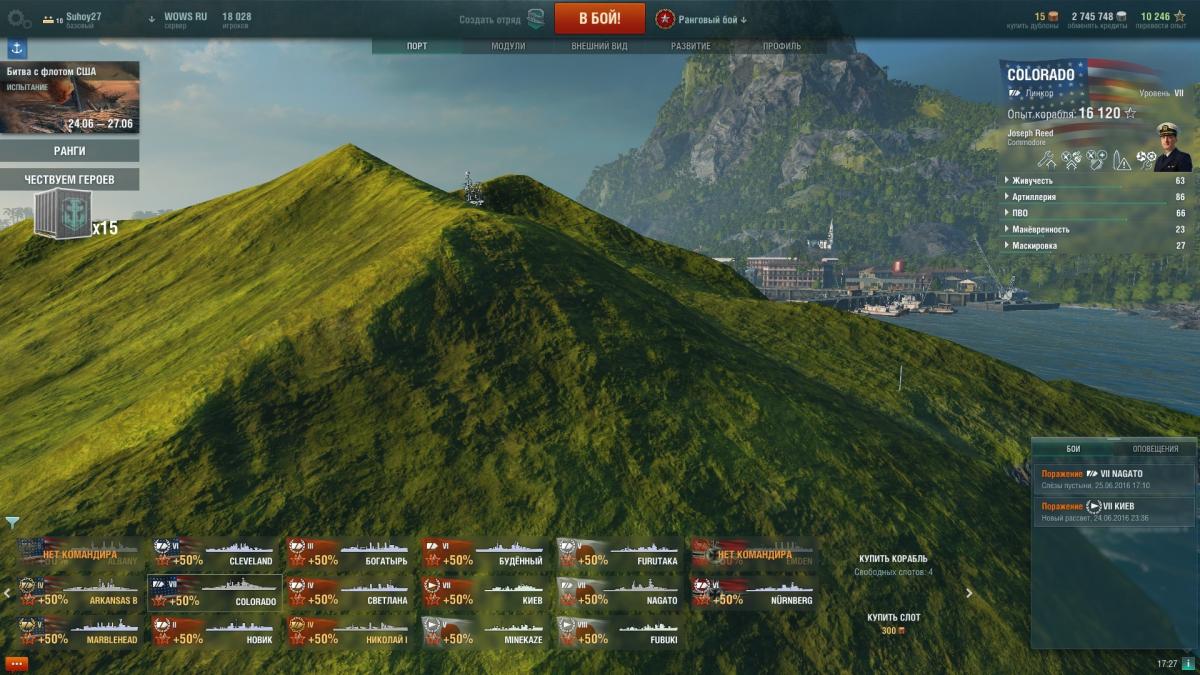Buy a slot via КУПИТЬ СЛОТ
The image size is (1200, 675).
click(893, 618)
